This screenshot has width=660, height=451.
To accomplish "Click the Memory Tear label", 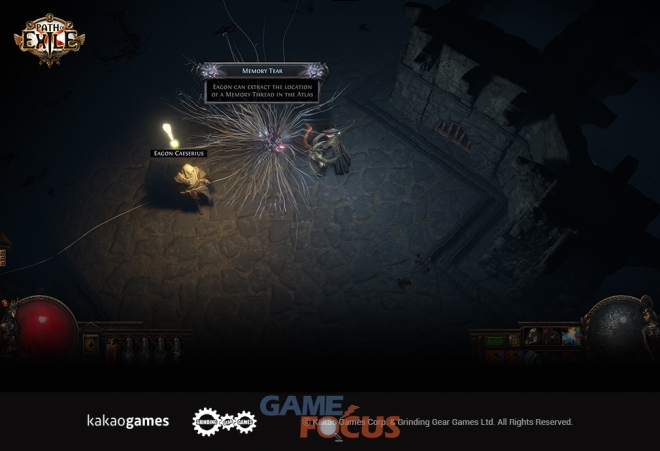I will point(263,71).
